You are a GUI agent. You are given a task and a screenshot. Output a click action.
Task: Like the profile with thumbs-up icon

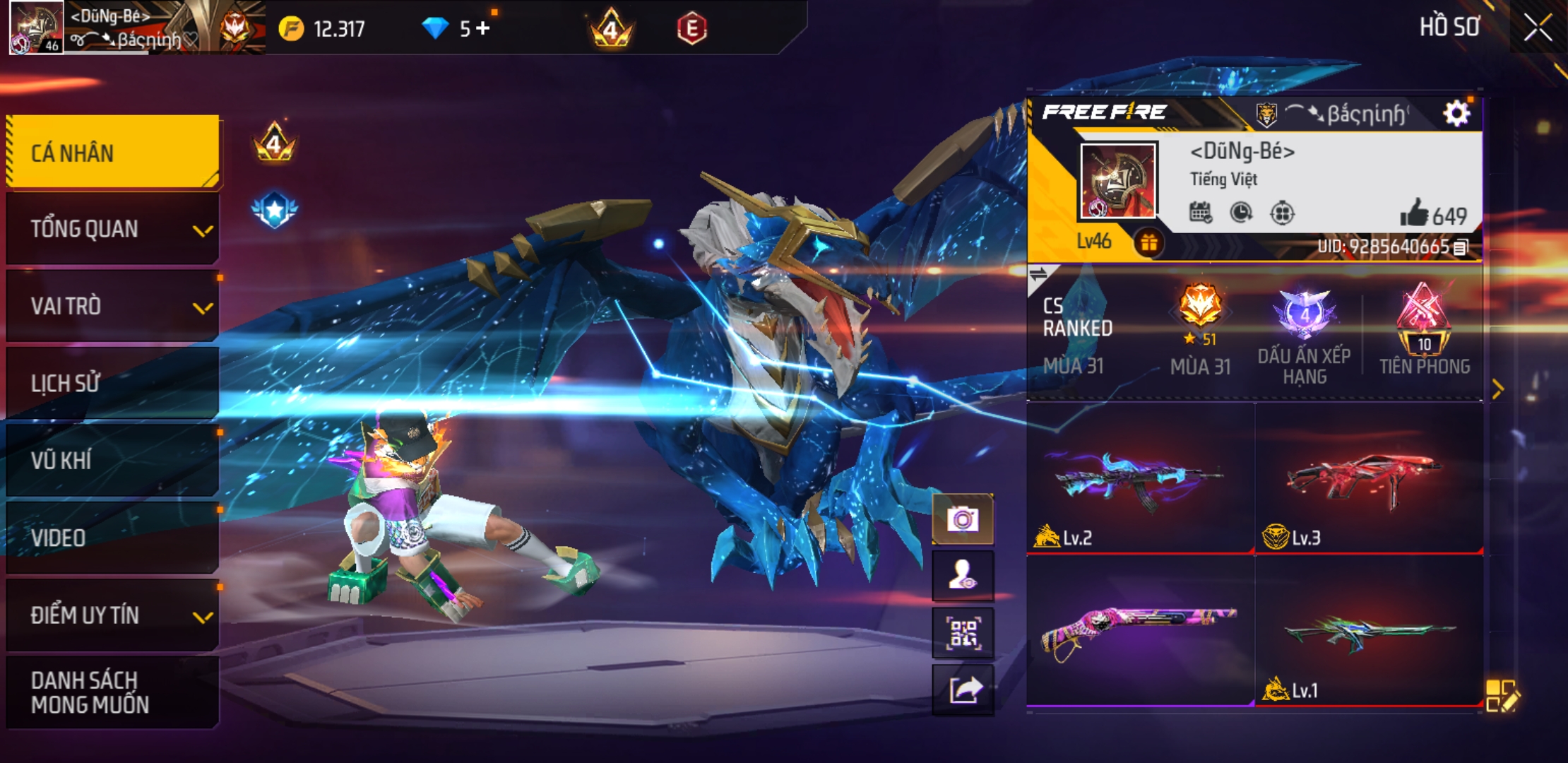[1414, 213]
